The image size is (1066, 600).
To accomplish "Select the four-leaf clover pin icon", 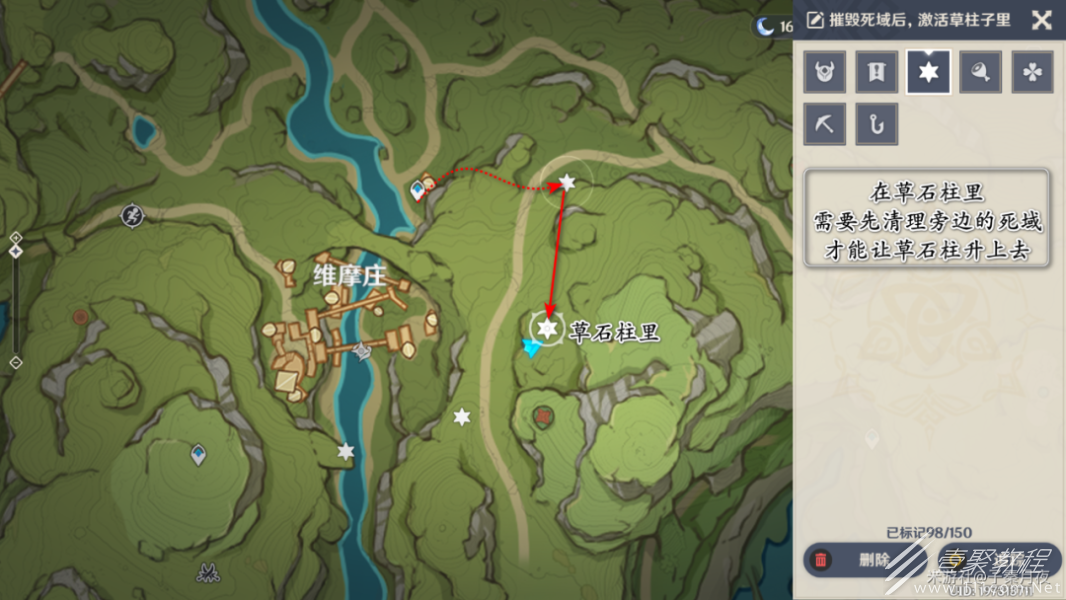I will pos(1033,73).
